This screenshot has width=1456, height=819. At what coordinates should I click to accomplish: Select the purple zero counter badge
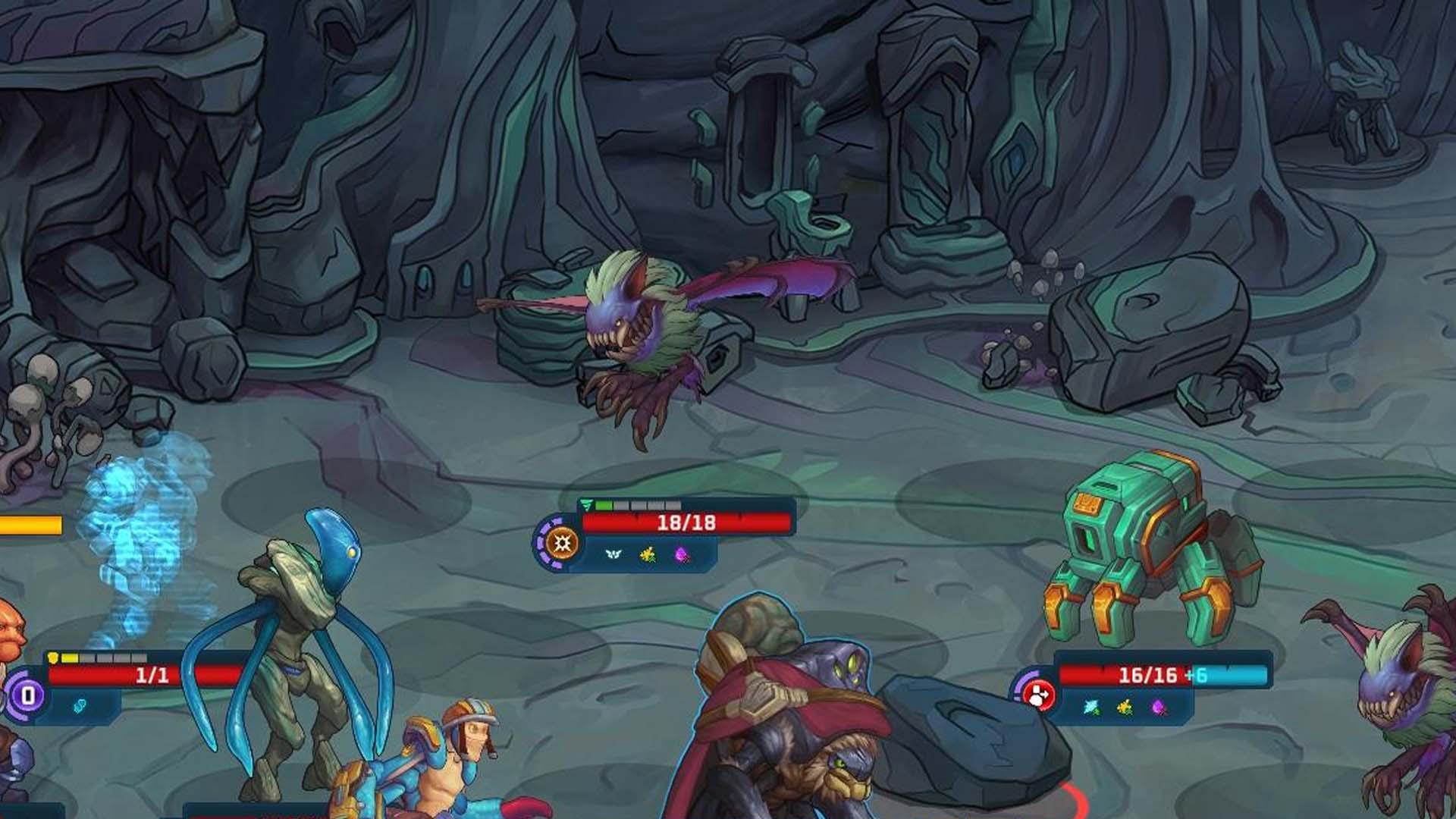[x=28, y=695]
